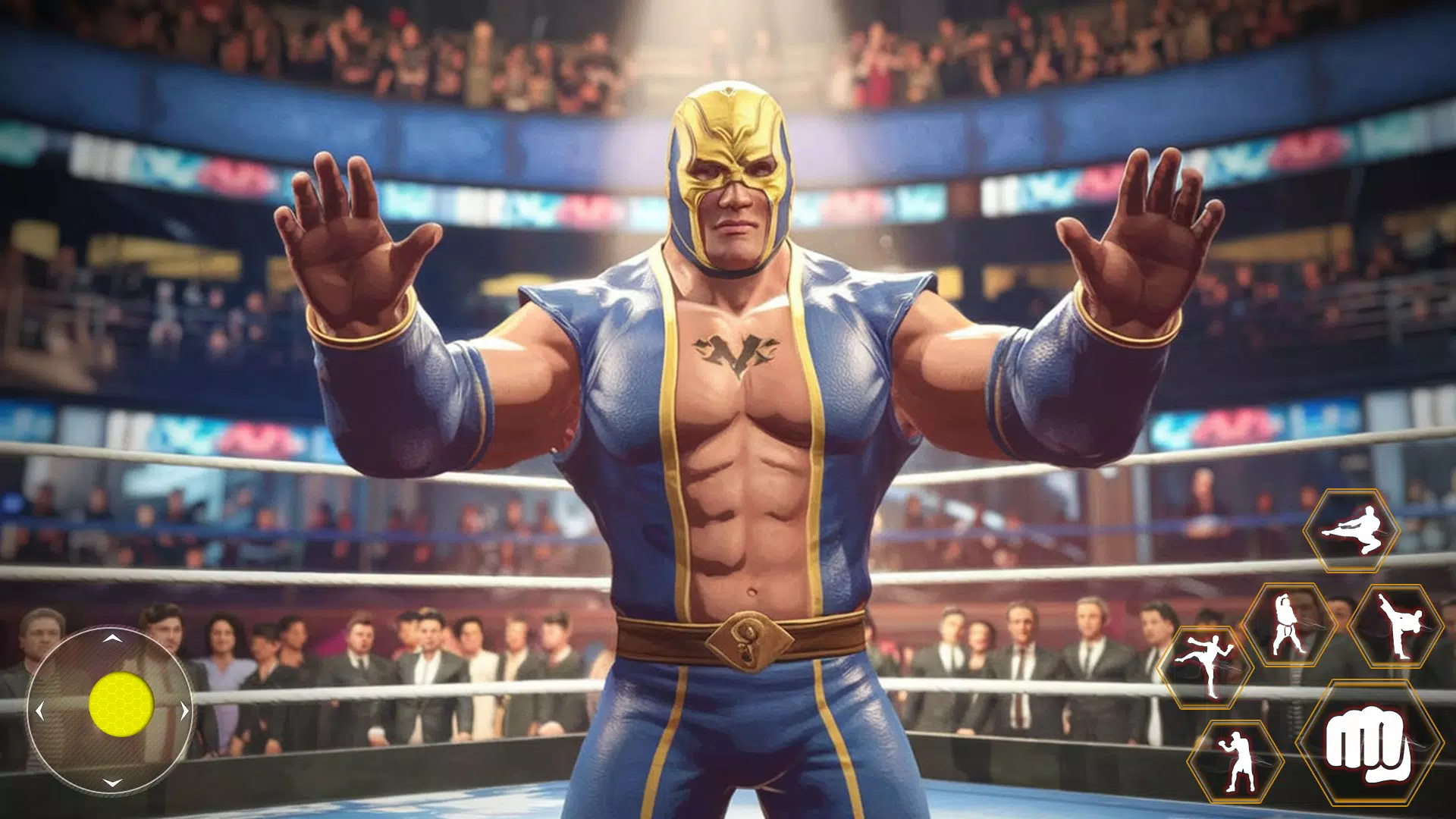Viewport: 1456px width, 819px height.
Task: Click the yellow honeycomb joystick knob
Action: pyautogui.click(x=121, y=704)
